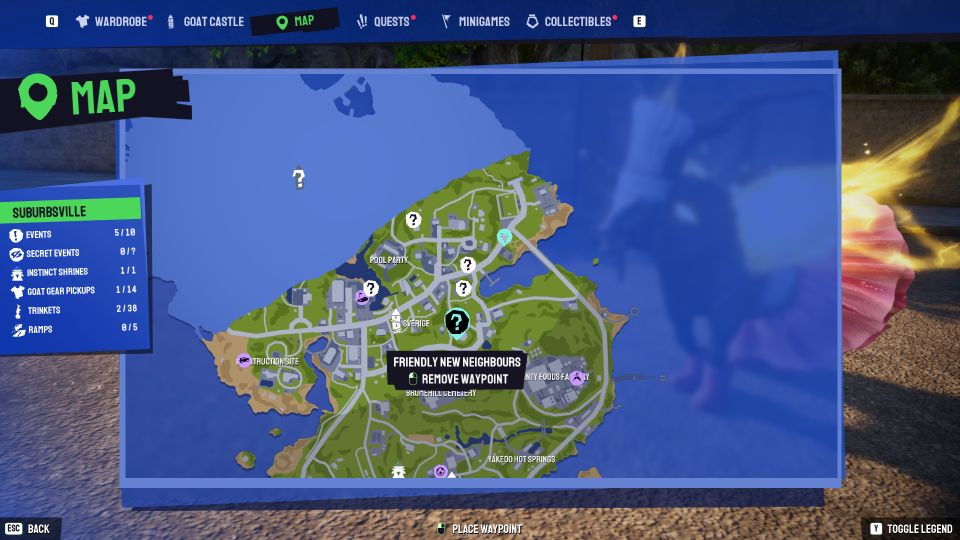
Task: Select the Friendly New Neighbours event marker
Action: point(457,321)
